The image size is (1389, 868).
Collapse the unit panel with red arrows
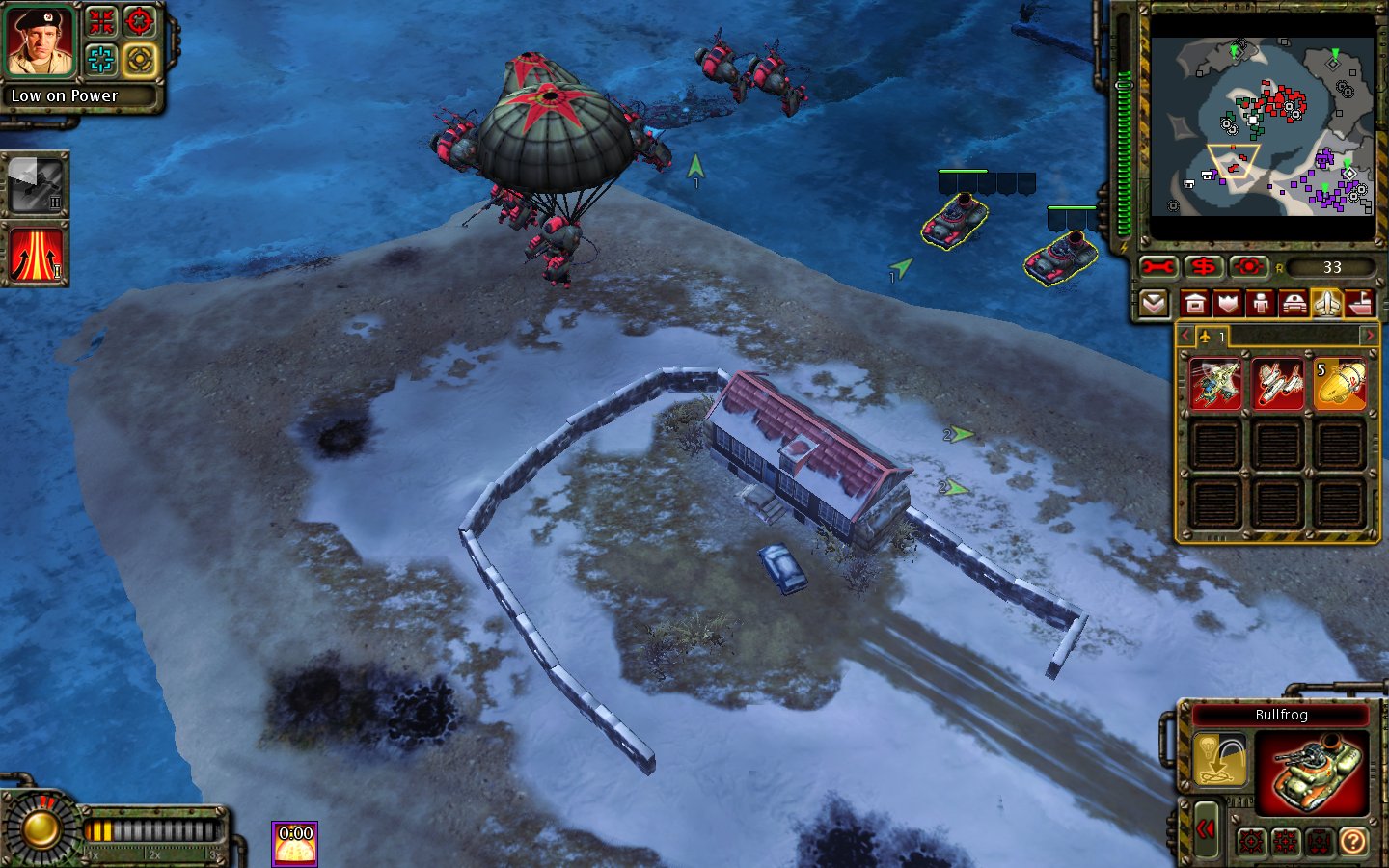click(x=1206, y=829)
